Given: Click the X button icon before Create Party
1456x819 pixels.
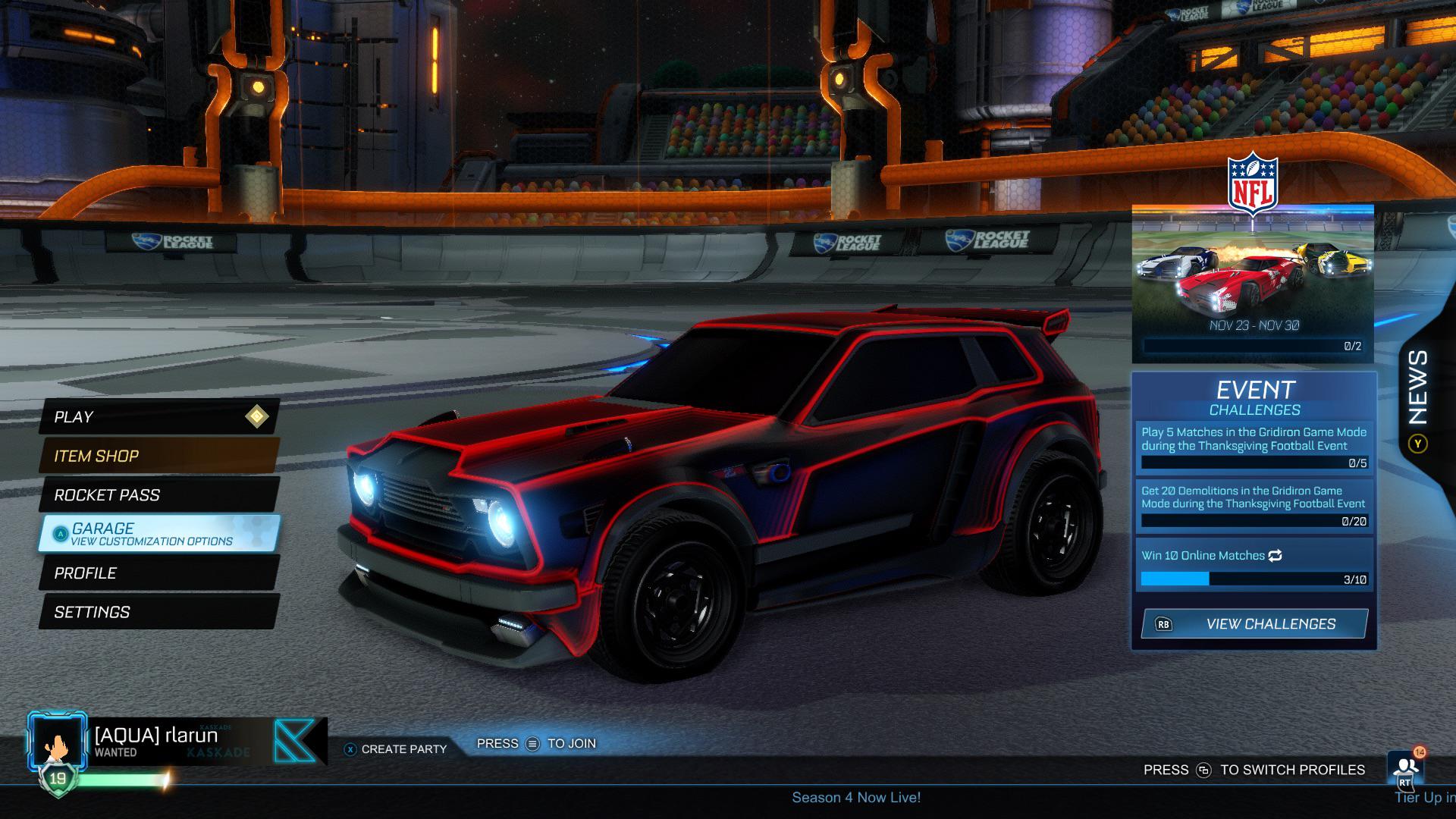Looking at the screenshot, I should coord(350,748).
